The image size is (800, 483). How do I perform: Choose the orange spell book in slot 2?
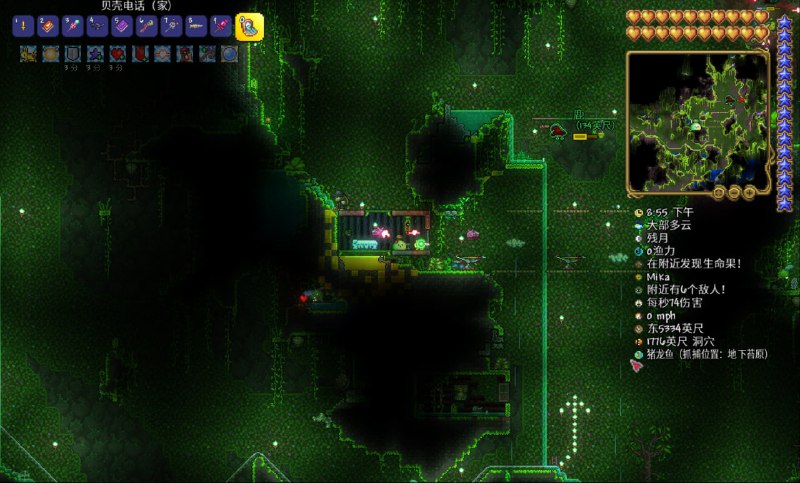point(47,27)
